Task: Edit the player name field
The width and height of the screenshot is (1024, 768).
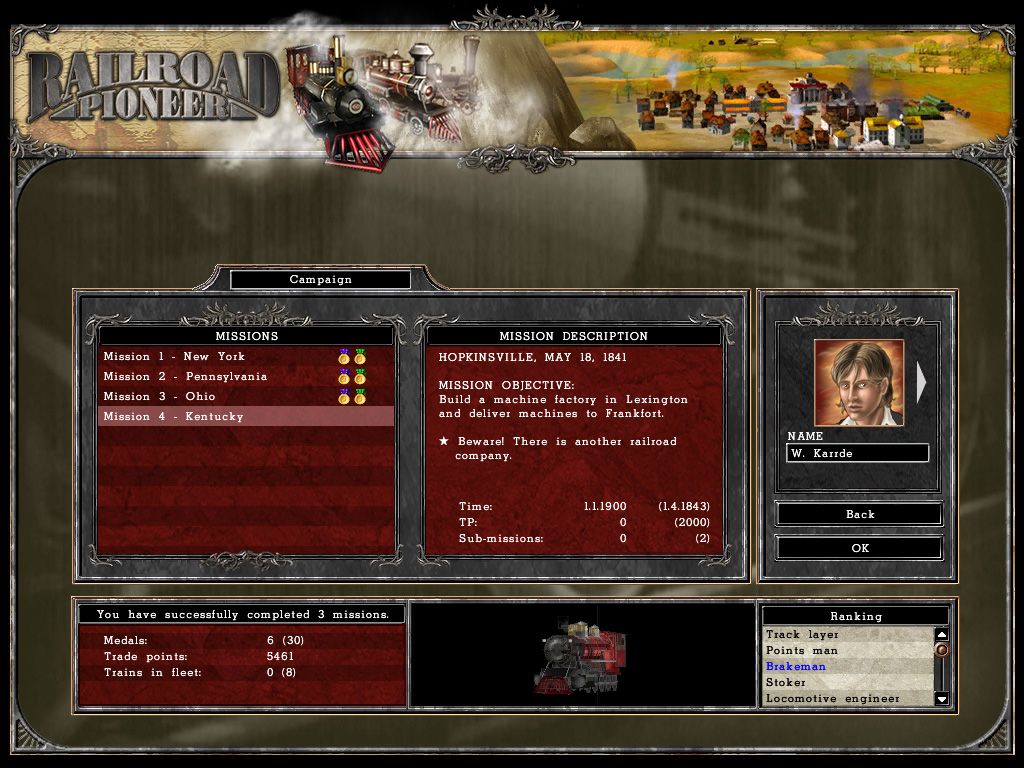Action: tap(857, 453)
